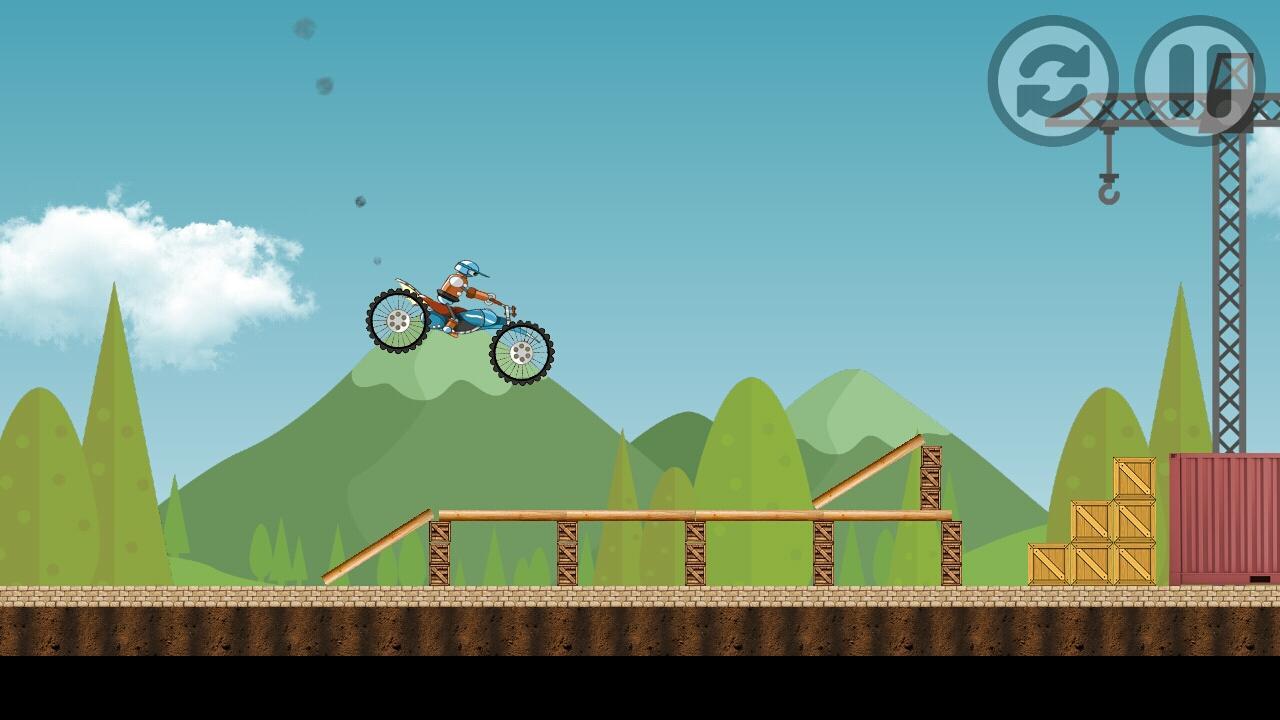Click the bottom-left crate of the stack
This screenshot has height=720, width=1280.
coord(1048,563)
